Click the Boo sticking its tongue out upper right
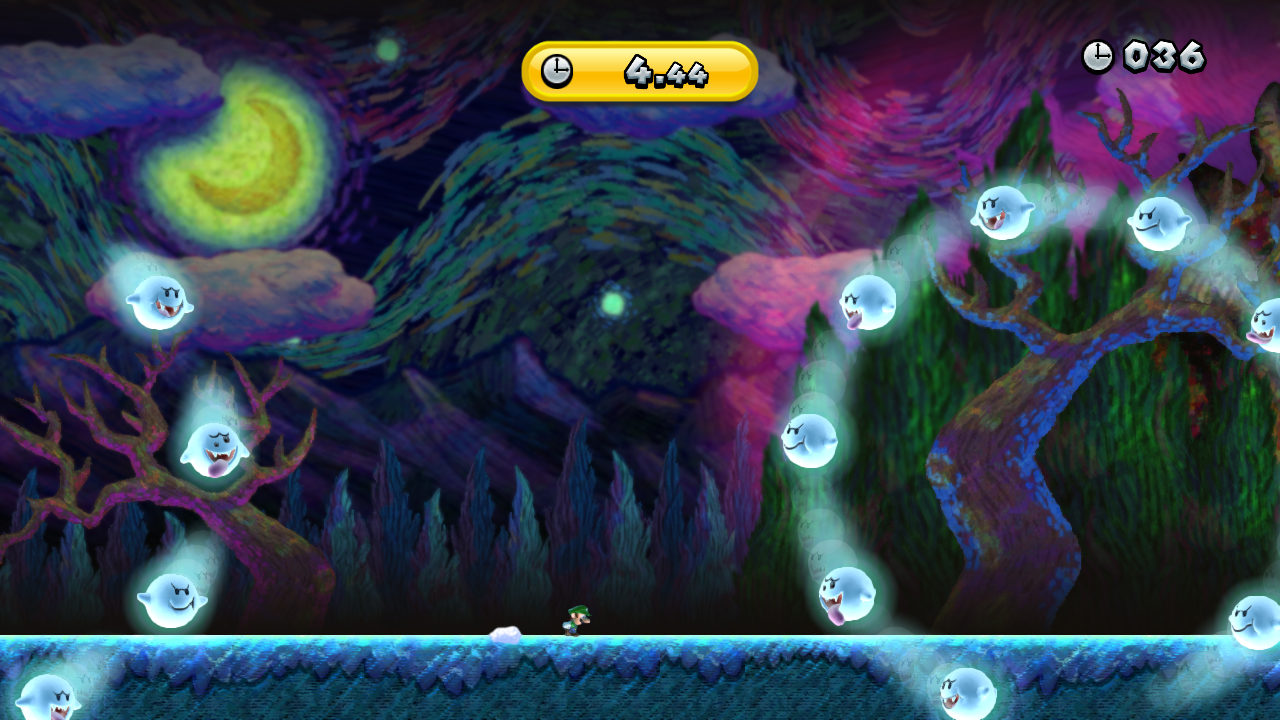1280x720 pixels. click(1003, 213)
